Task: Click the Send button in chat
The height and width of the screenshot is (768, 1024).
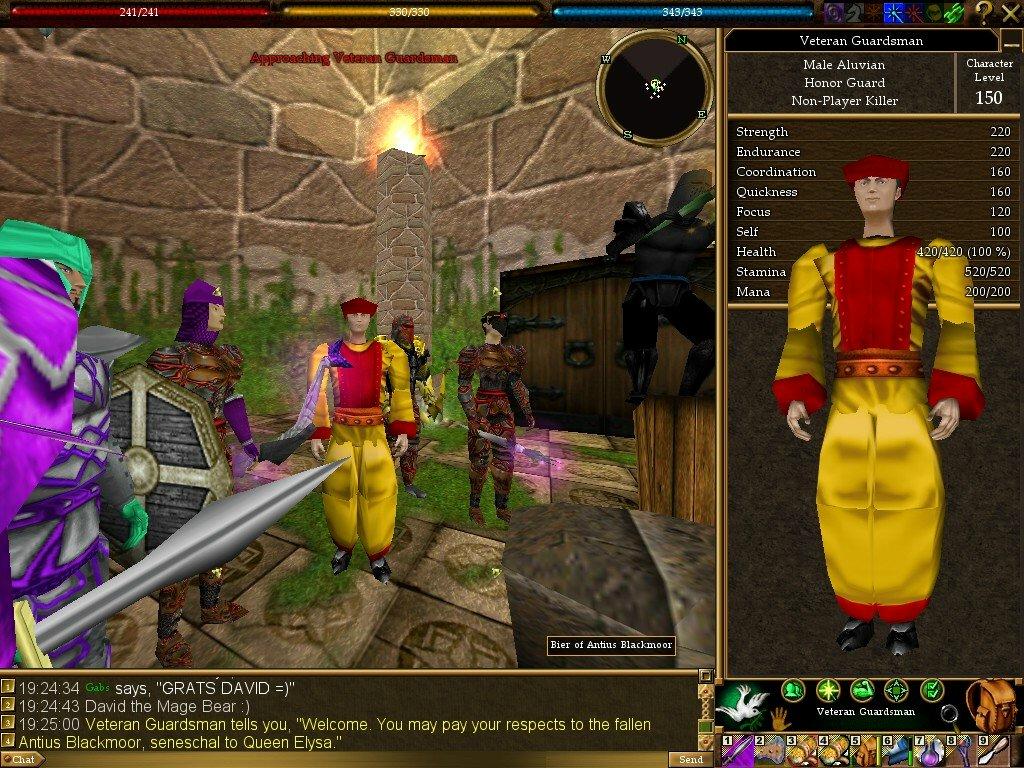Action: [690, 759]
